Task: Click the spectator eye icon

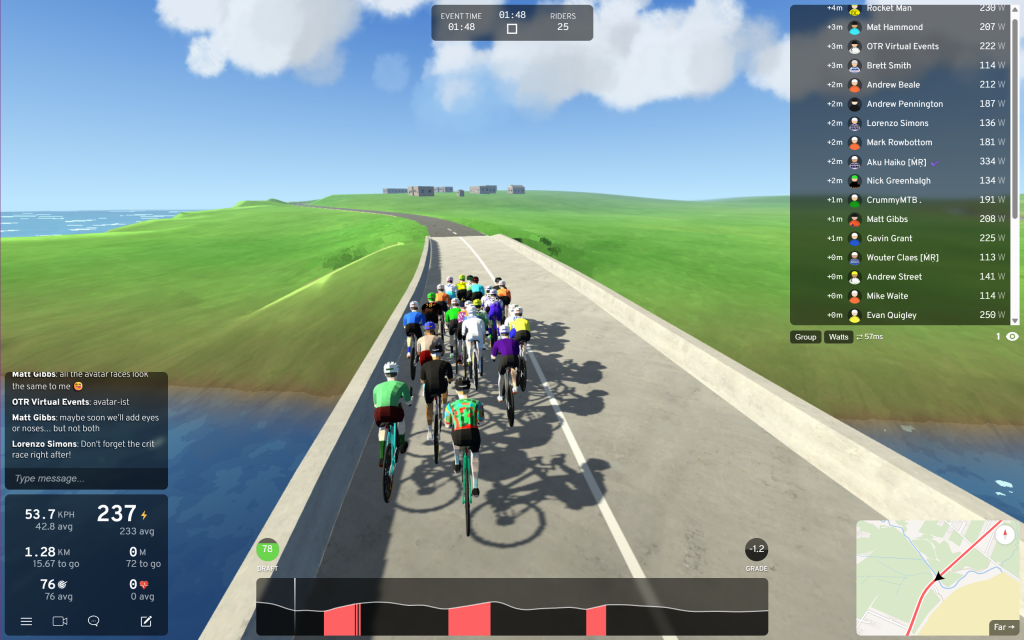Action: click(x=1012, y=337)
